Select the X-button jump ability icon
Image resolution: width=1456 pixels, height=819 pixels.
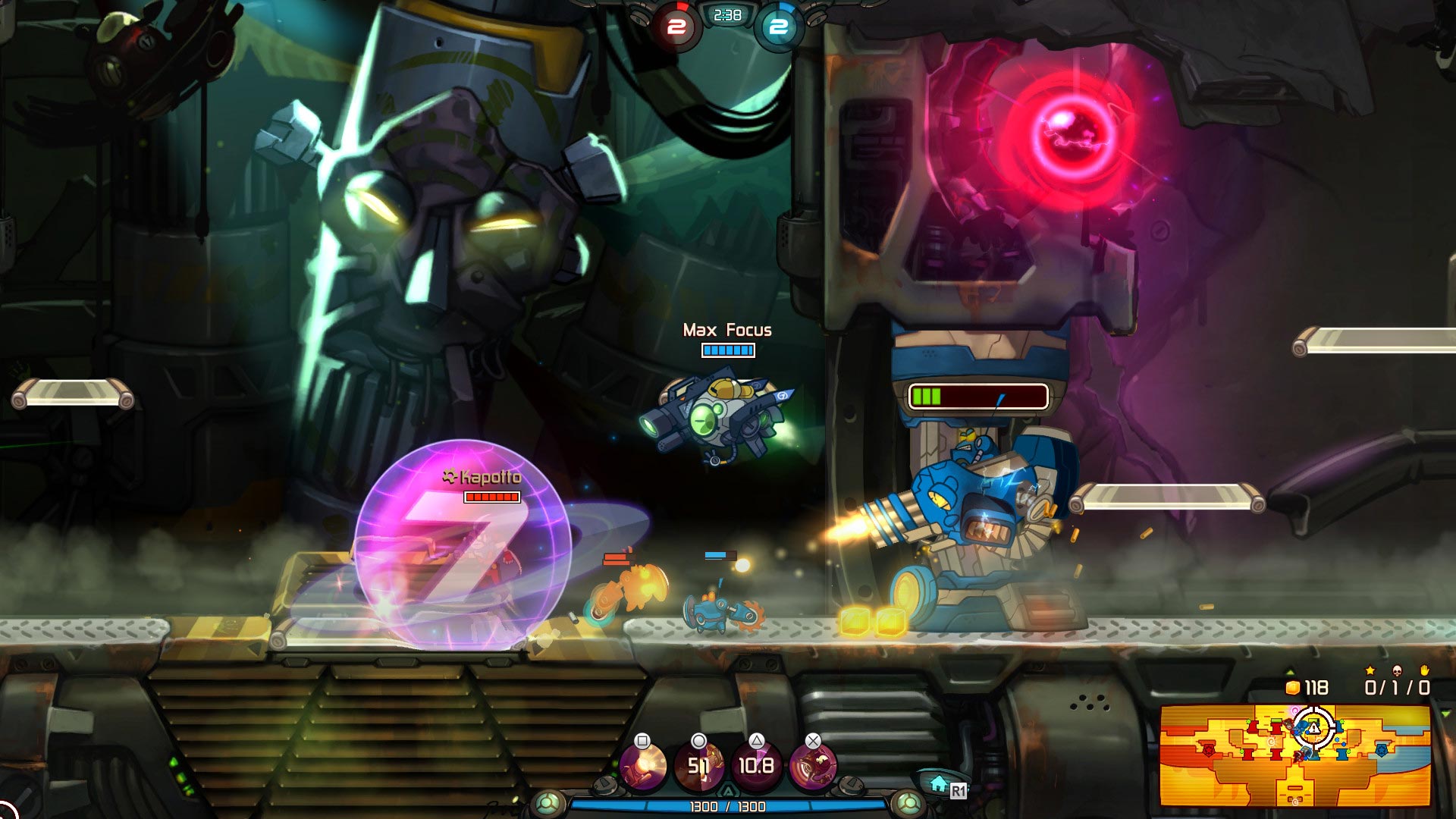813,764
